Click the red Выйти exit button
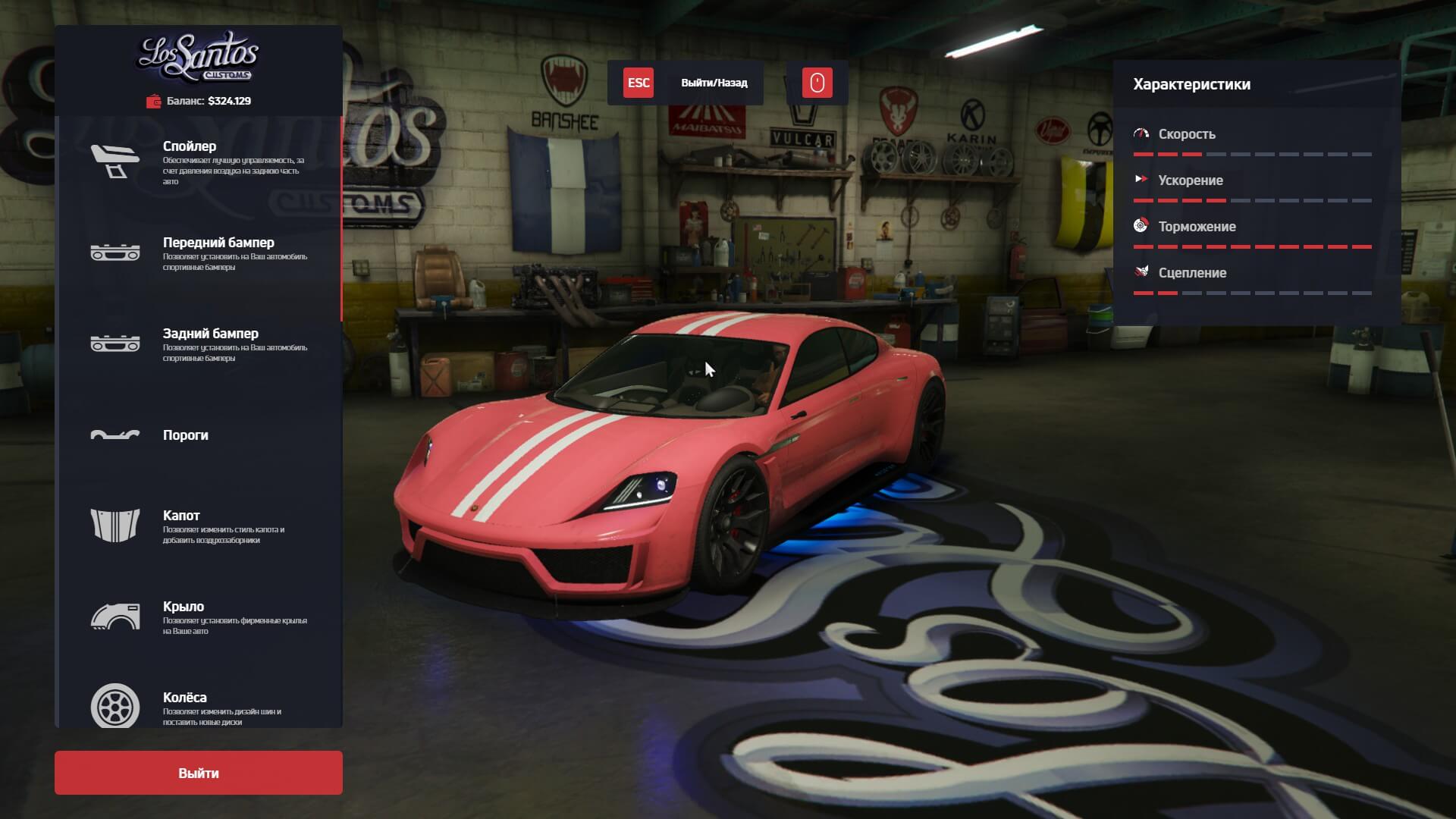1456x819 pixels. coord(199,773)
